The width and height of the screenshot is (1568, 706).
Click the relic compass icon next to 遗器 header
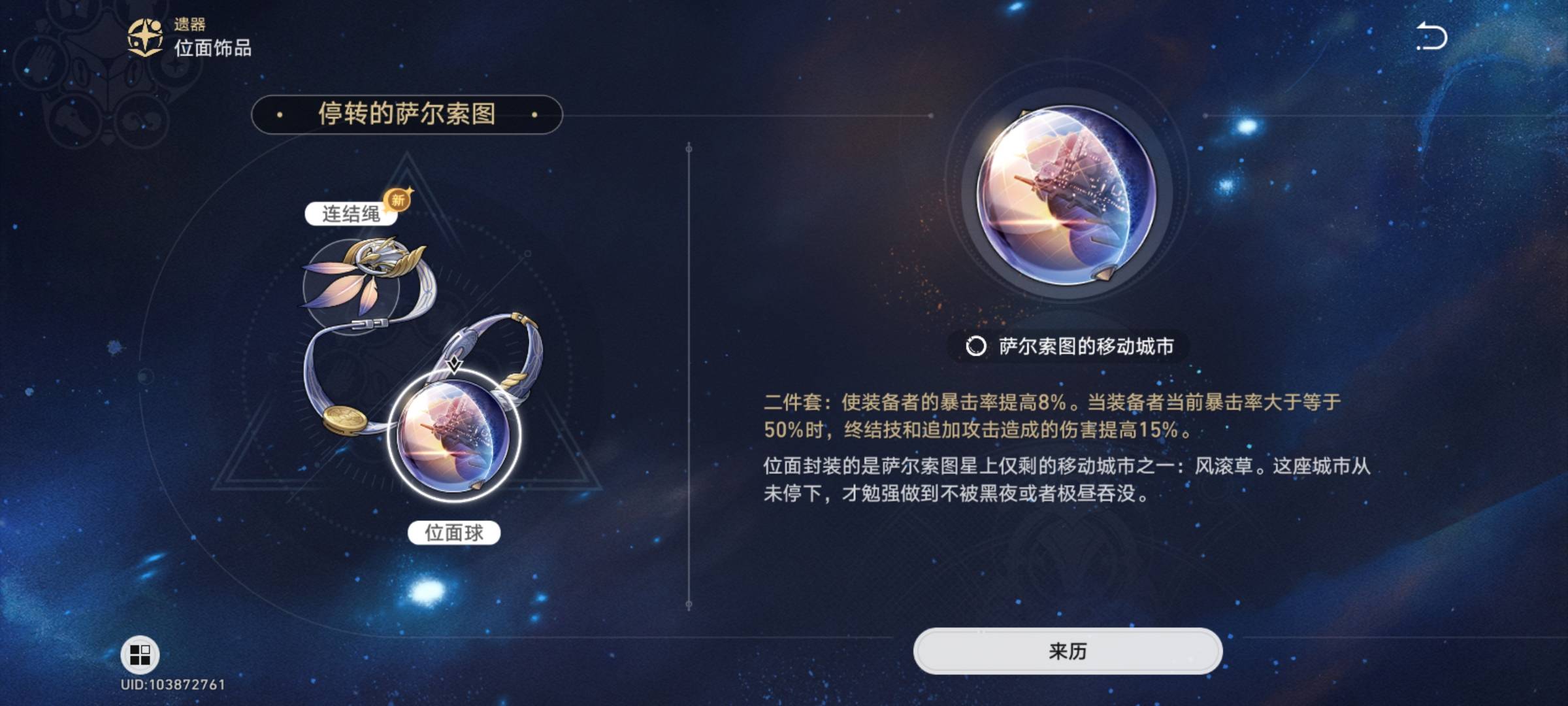(146, 37)
